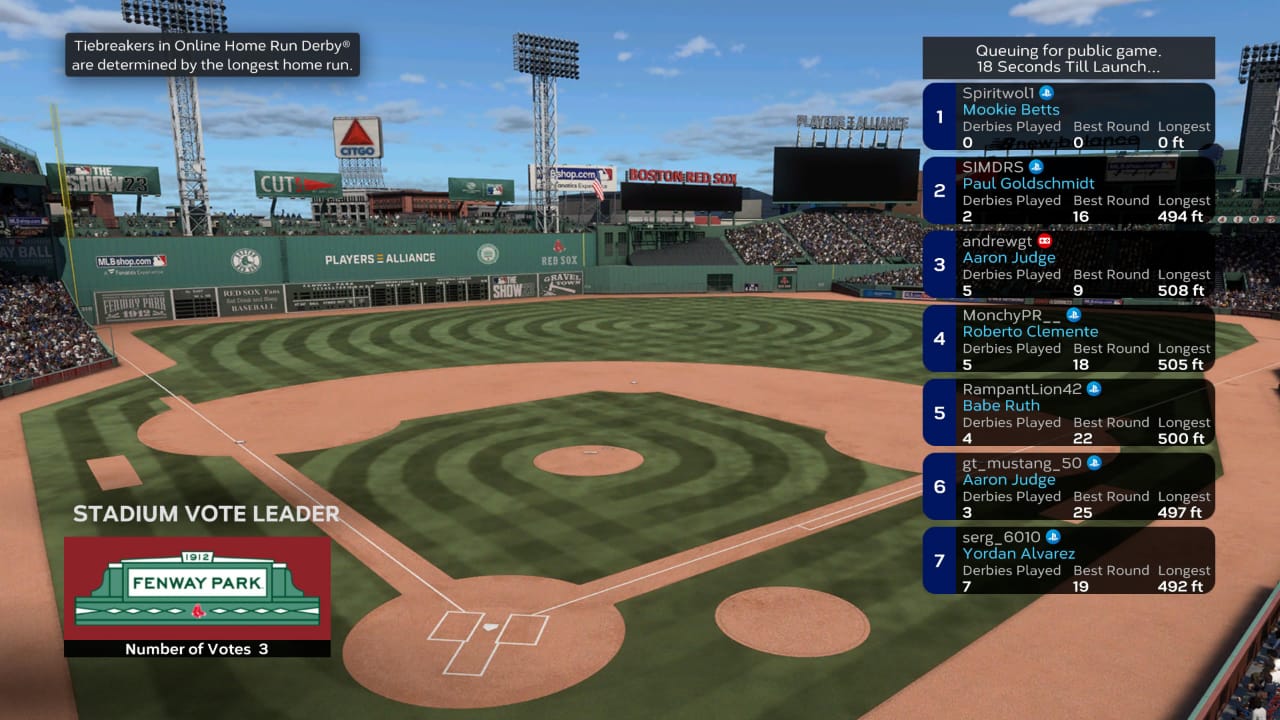Choose SIMDRS's Paul Goldschmidt lobby row

click(x=1068, y=191)
